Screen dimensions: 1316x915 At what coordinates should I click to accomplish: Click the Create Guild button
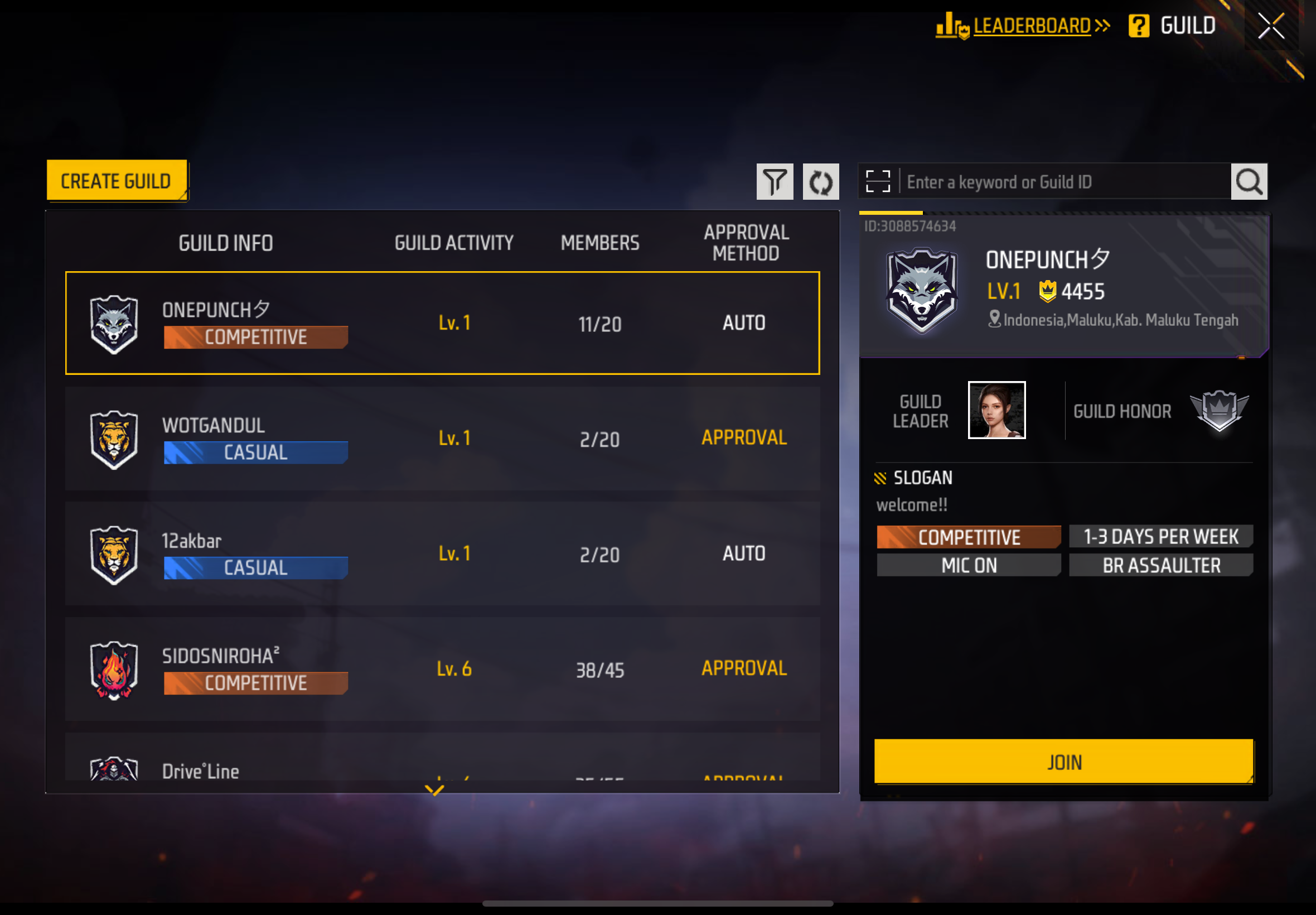point(117,181)
